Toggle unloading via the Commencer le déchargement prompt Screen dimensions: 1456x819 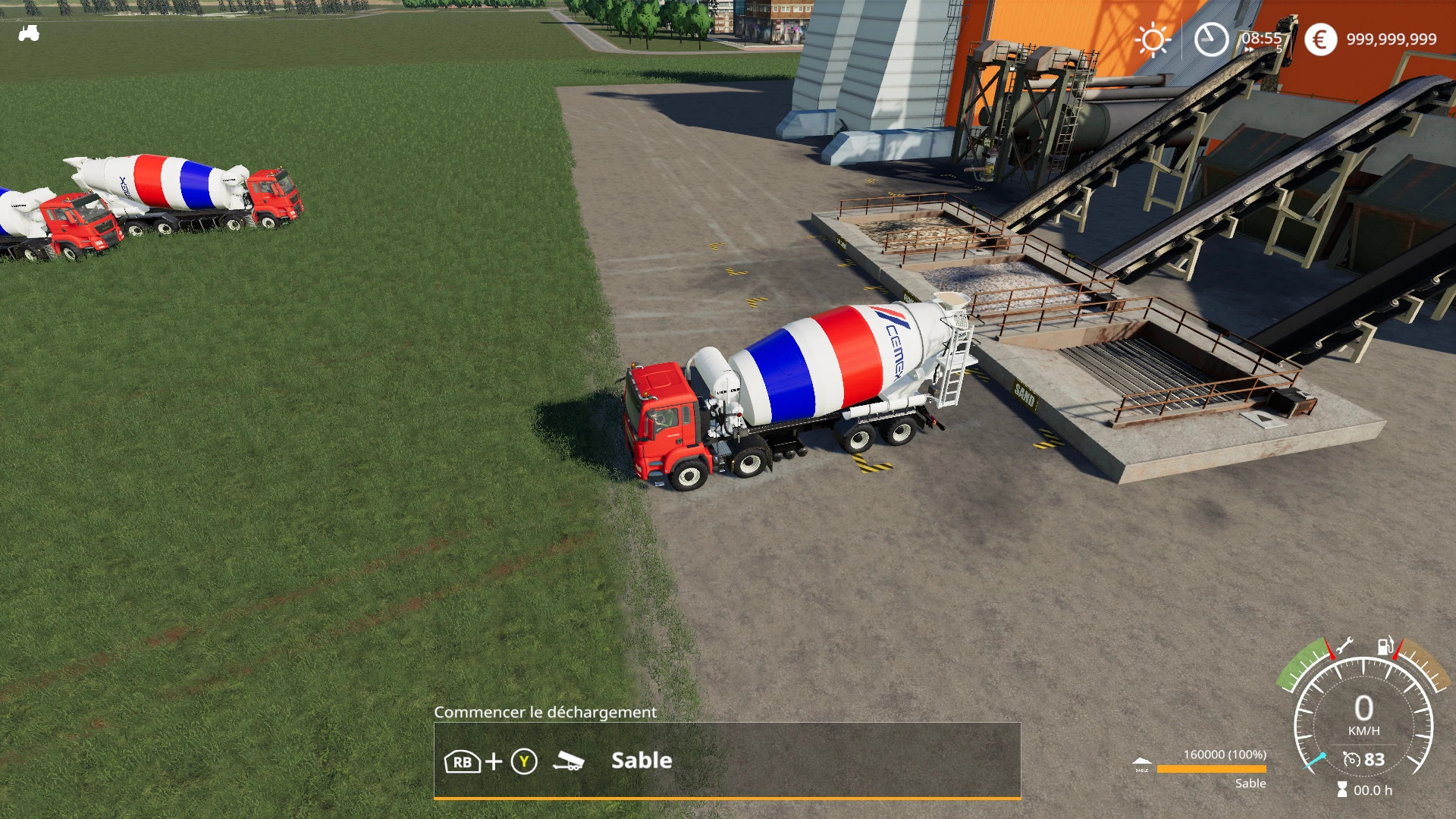click(x=544, y=713)
